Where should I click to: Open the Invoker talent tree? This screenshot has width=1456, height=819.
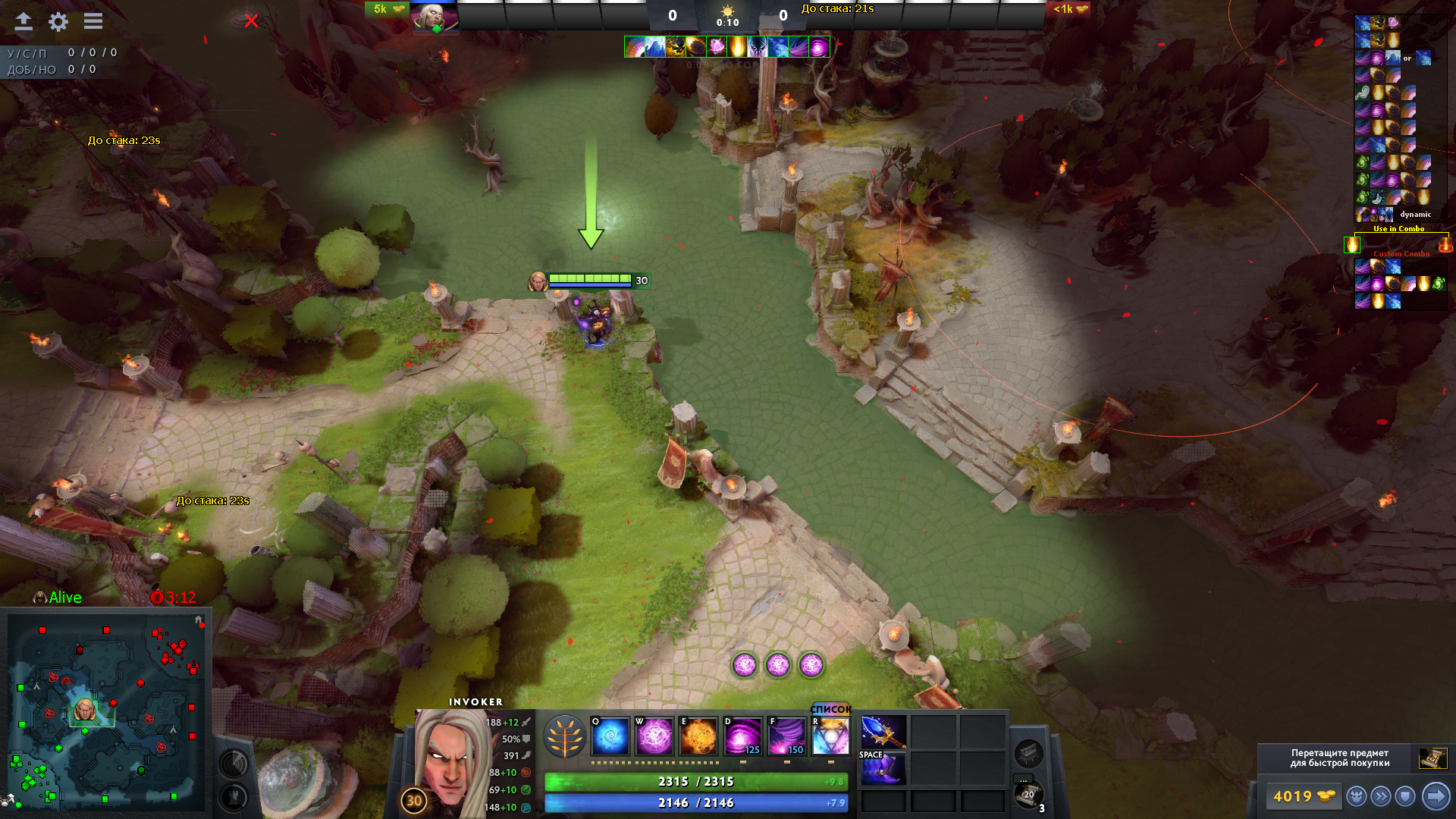565,736
